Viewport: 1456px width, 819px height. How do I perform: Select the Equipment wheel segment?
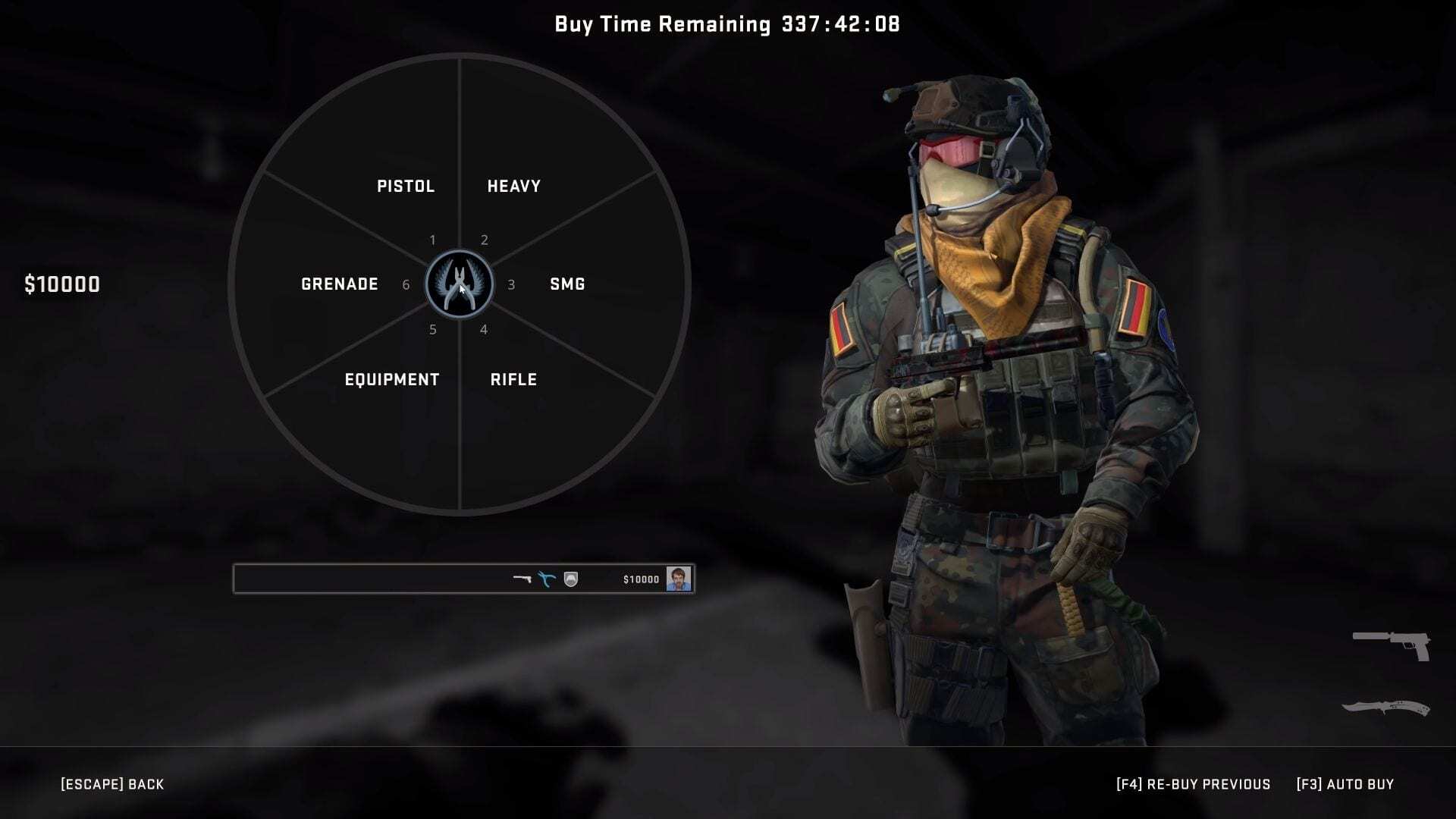391,380
